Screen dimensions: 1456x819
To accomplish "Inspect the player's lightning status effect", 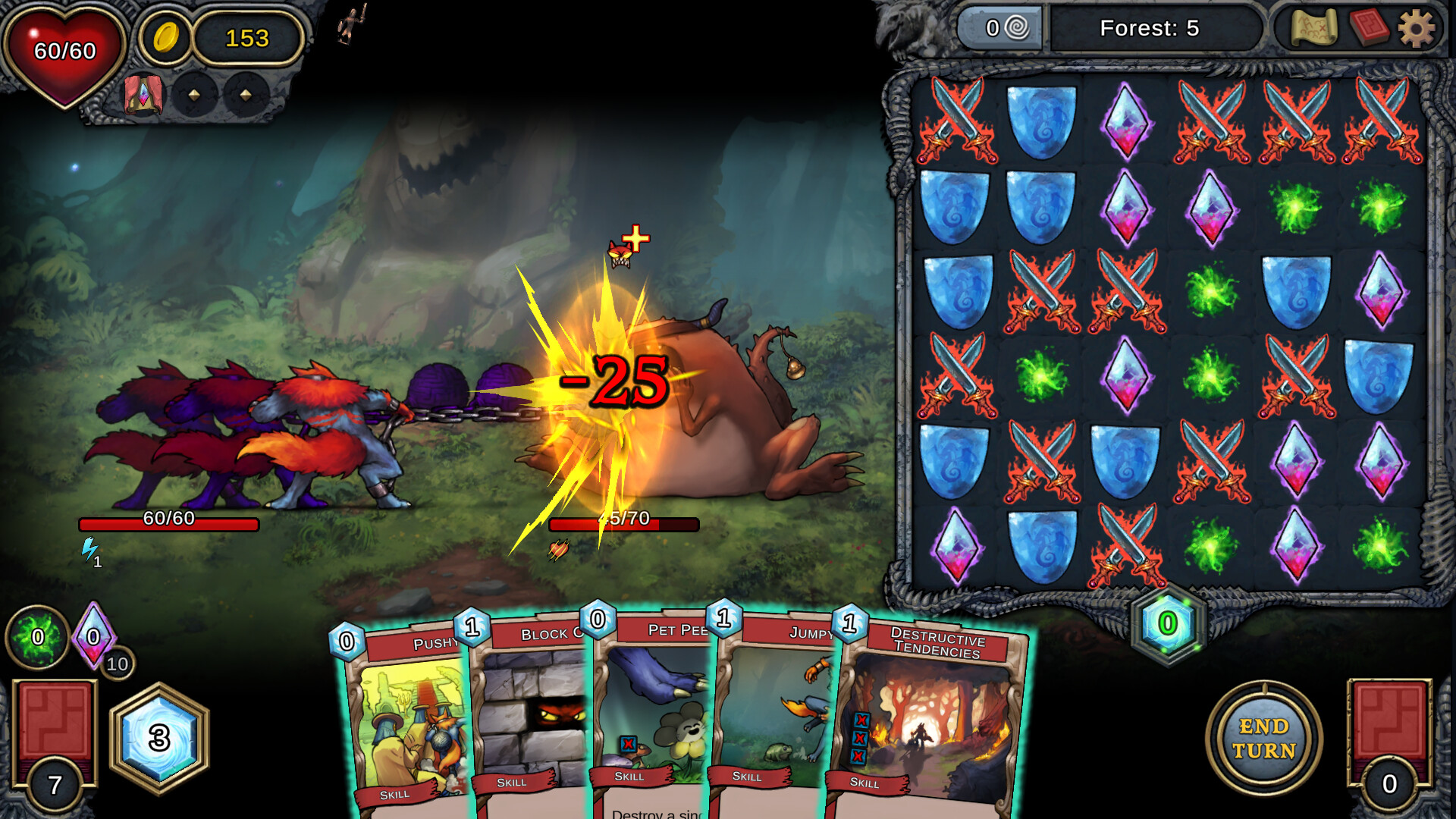I will click(90, 549).
